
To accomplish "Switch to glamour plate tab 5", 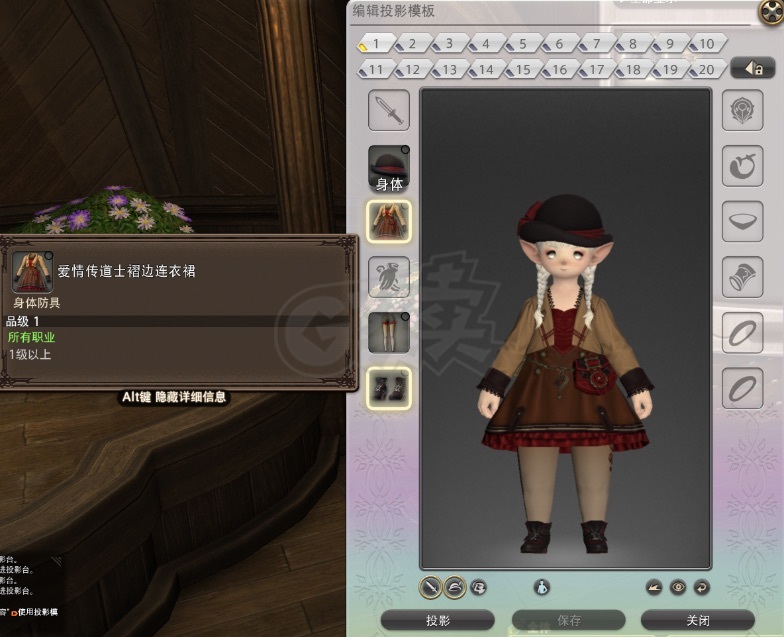I will point(522,44).
